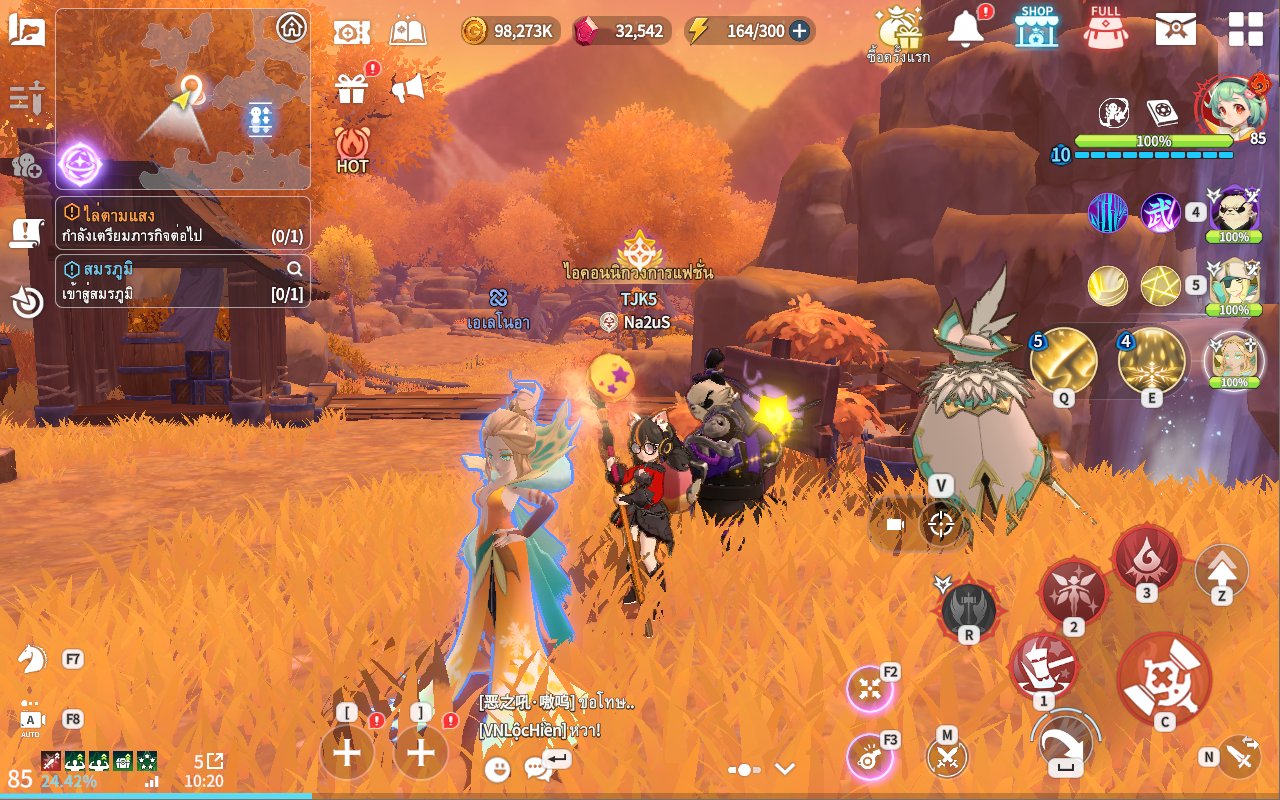
Task: Select the สมรภูมิ quest tracker entry
Action: point(183,281)
